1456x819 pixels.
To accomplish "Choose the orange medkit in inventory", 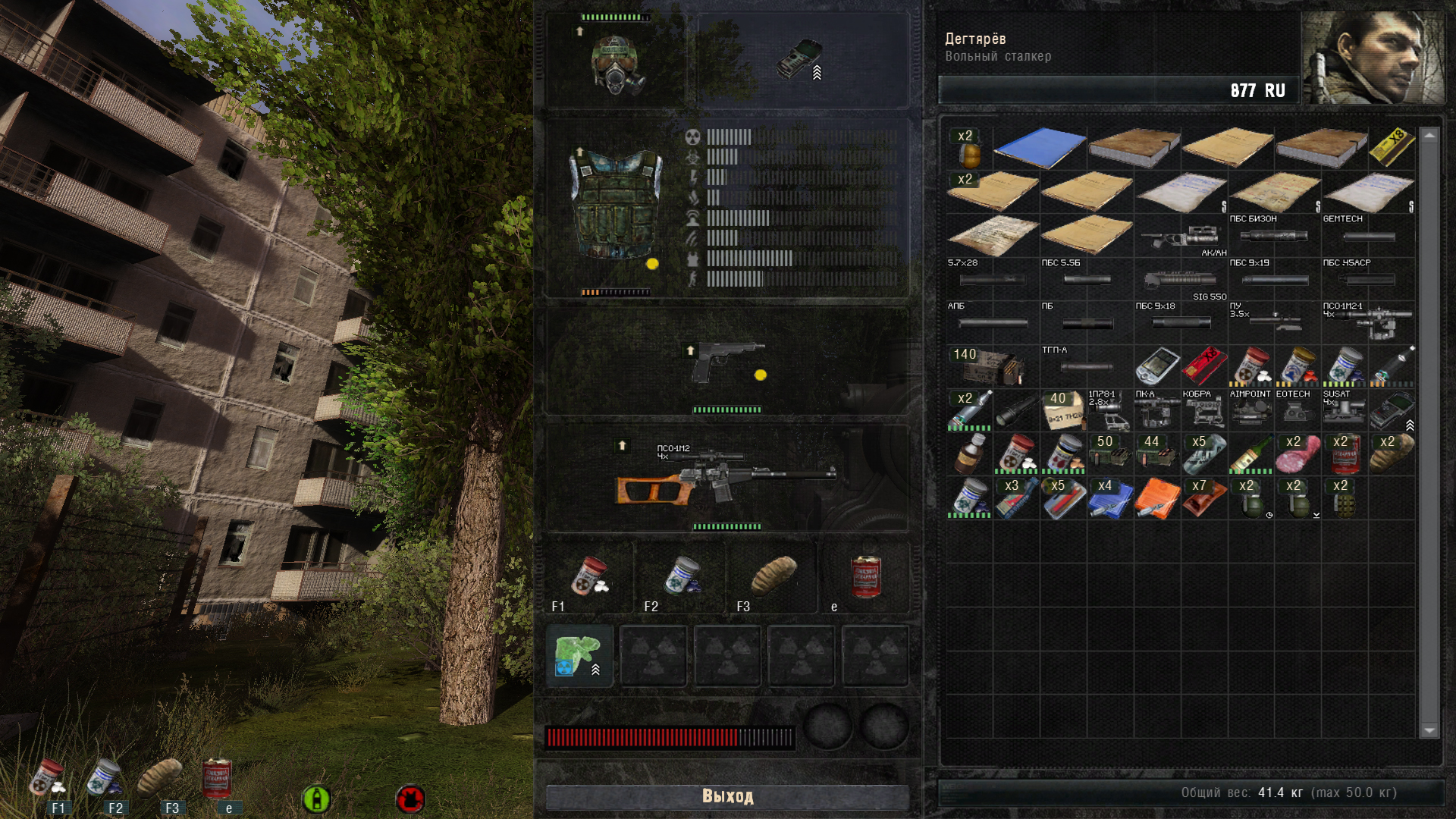I will click(1157, 497).
